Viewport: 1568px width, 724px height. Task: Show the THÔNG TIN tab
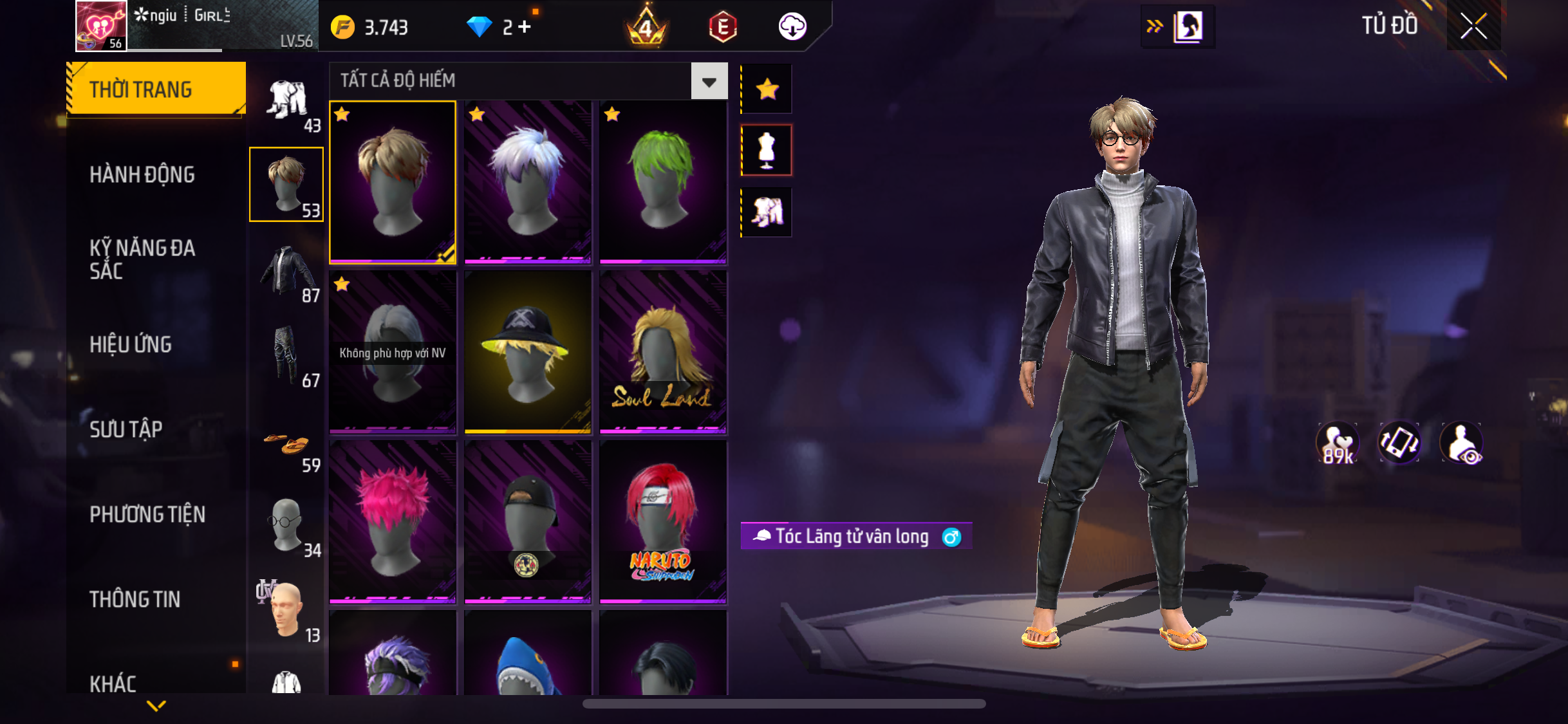pos(135,599)
